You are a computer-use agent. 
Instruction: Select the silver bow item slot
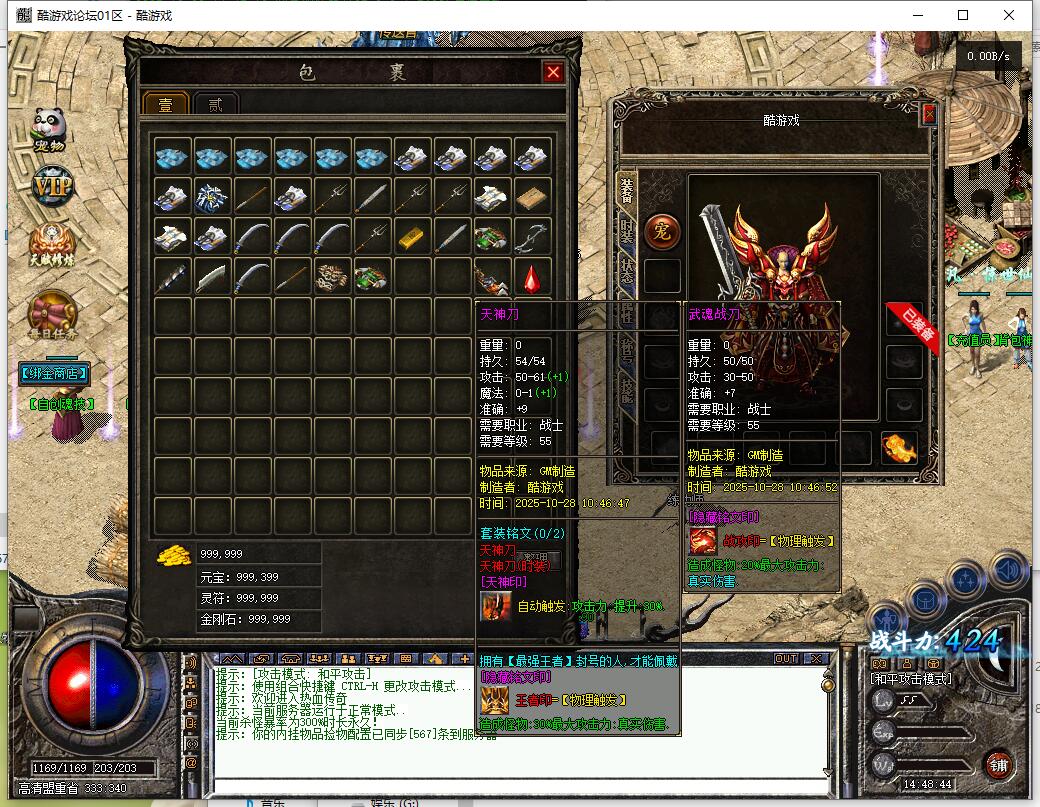(x=532, y=236)
